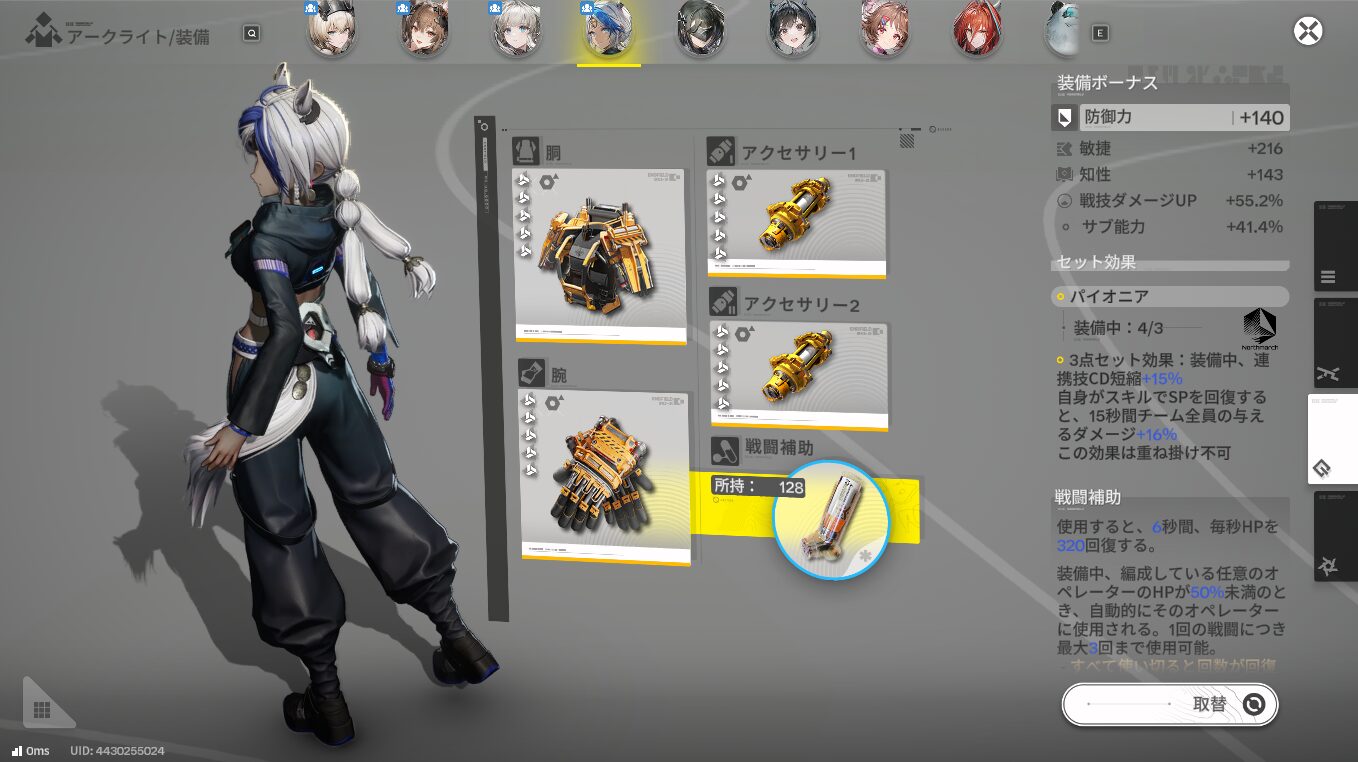Image resolution: width=1358 pixels, height=762 pixels.
Task: Select the pink-brown haired operator portrait
Action: pyautogui.click(x=885, y=31)
